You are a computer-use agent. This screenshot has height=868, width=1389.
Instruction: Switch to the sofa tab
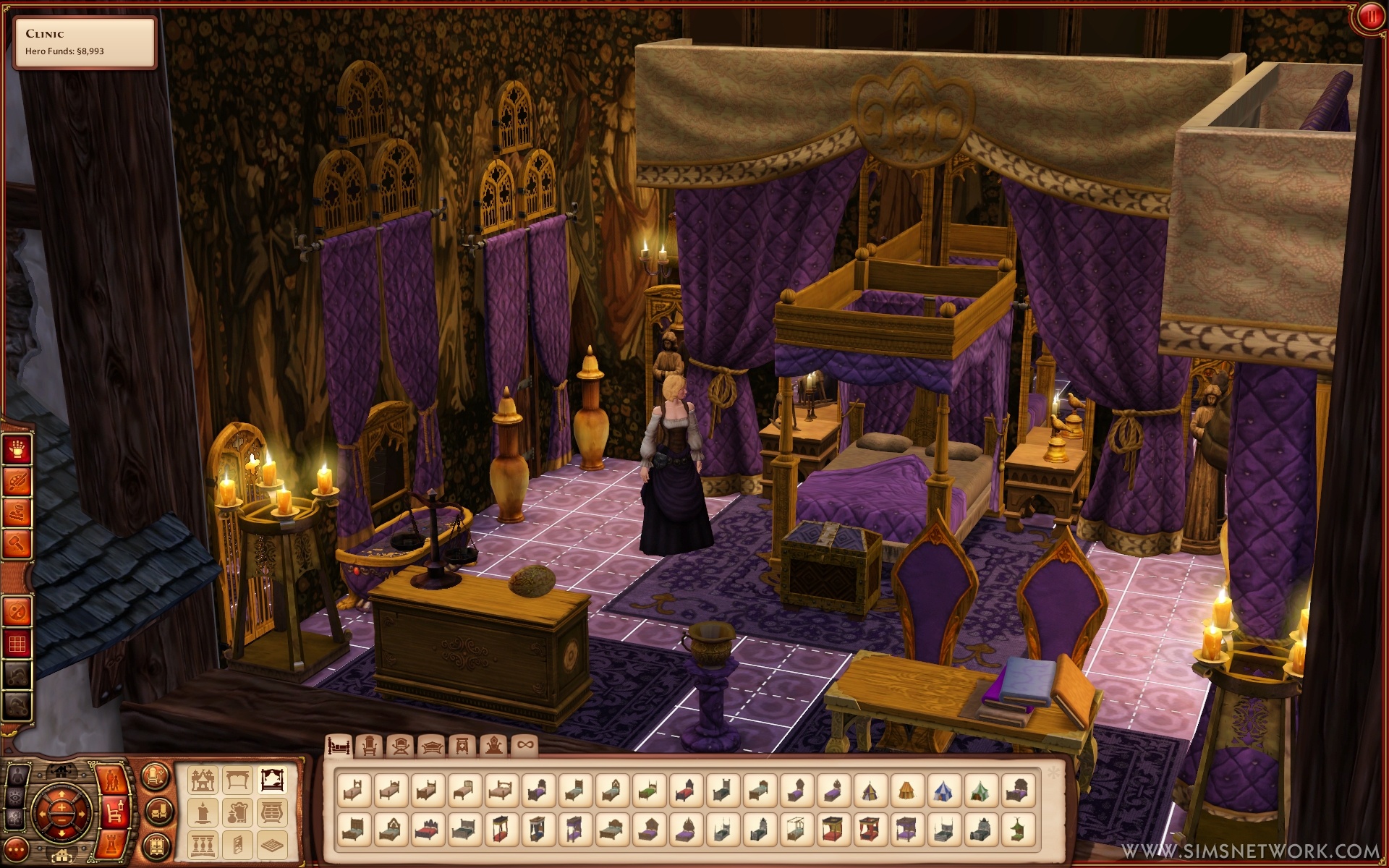432,746
